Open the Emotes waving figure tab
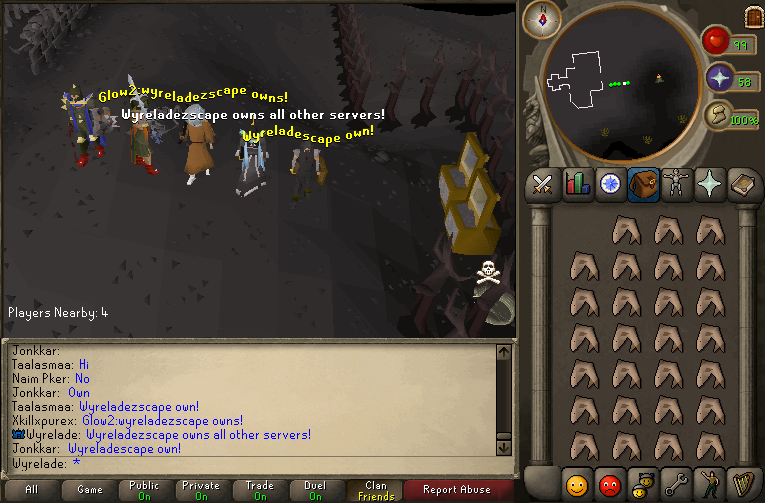The width and height of the screenshot is (765, 503). click(710, 485)
